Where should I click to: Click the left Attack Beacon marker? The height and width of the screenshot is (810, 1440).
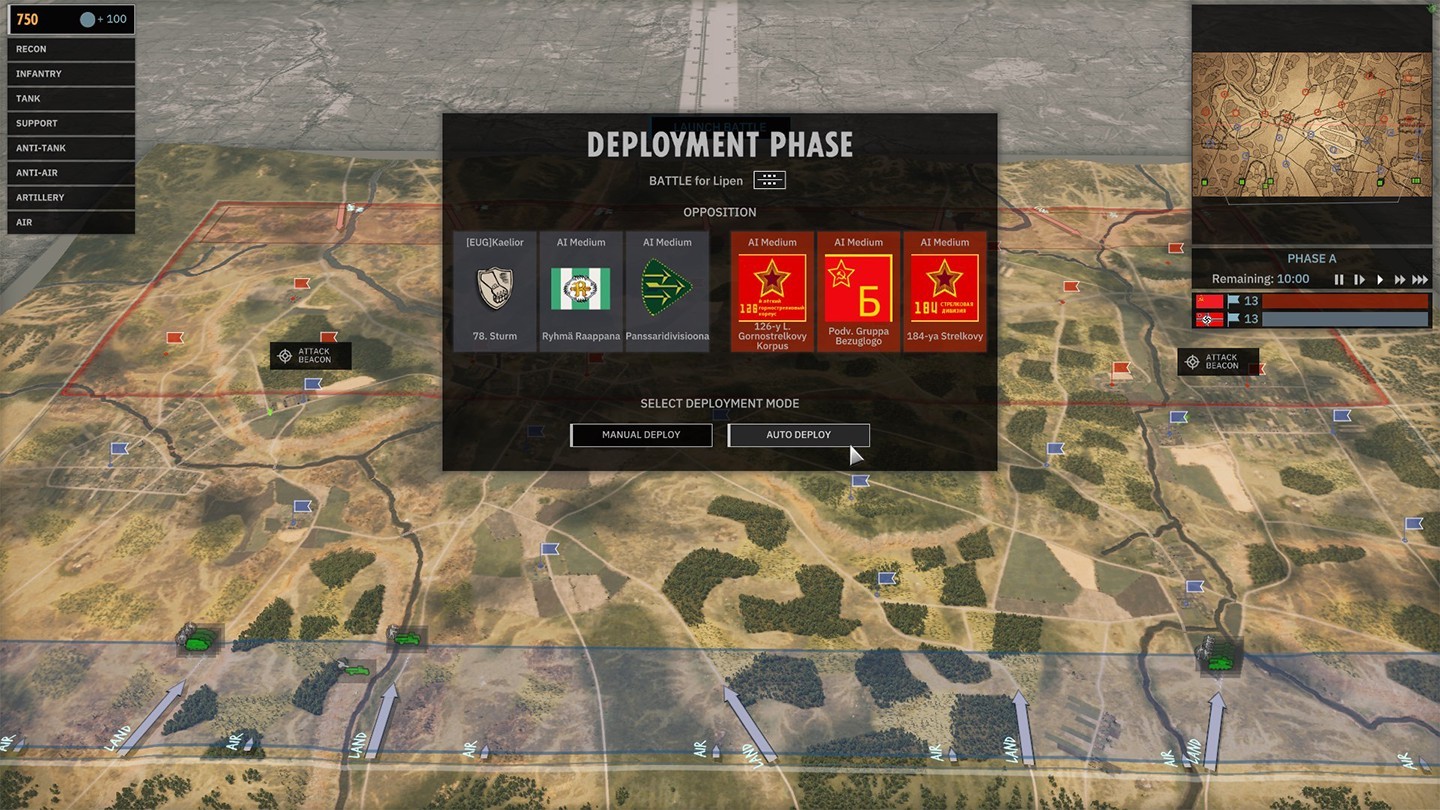310,355
